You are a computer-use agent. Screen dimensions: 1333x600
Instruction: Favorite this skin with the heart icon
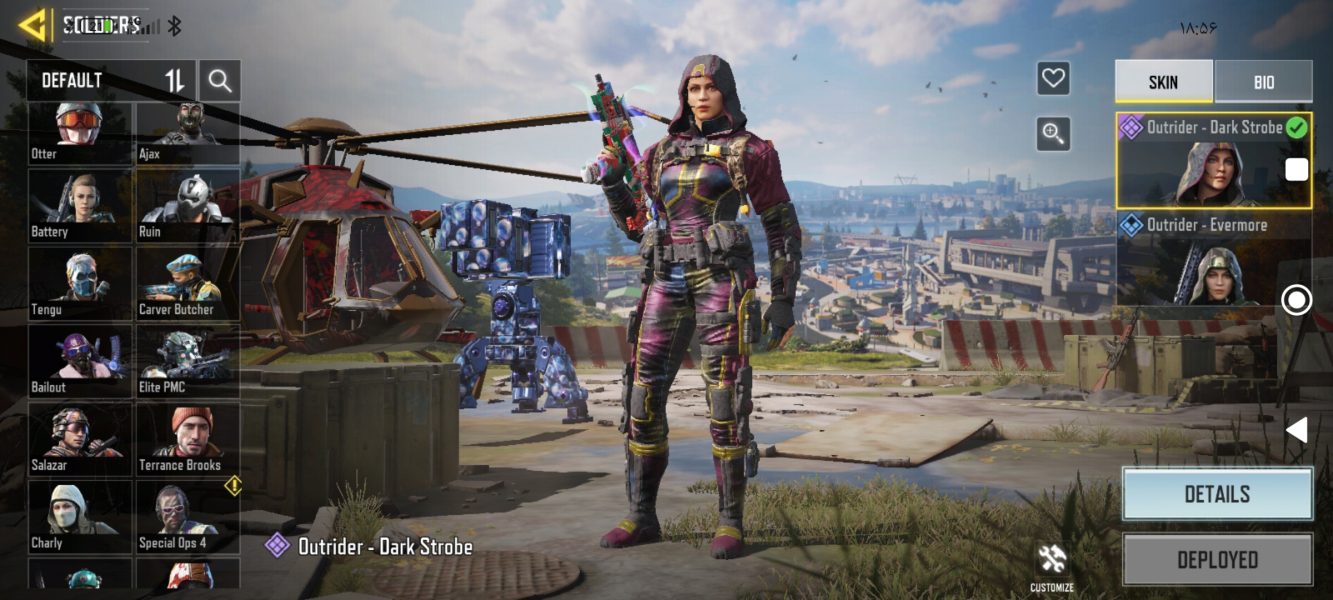pos(1053,78)
